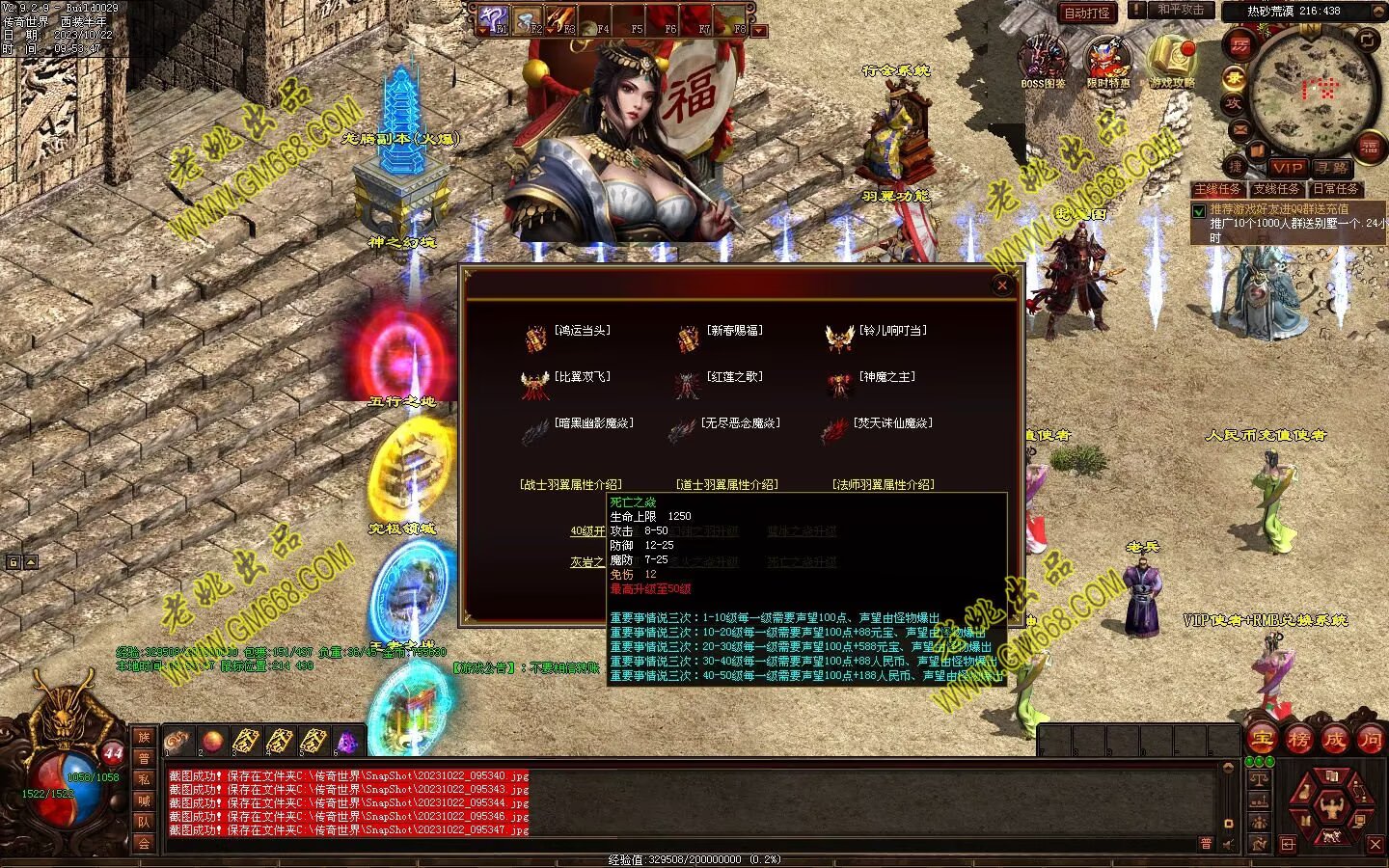Viewport: 1389px width, 868px height.
Task: Switch to the 日常任务 tab
Action: click(x=1335, y=189)
